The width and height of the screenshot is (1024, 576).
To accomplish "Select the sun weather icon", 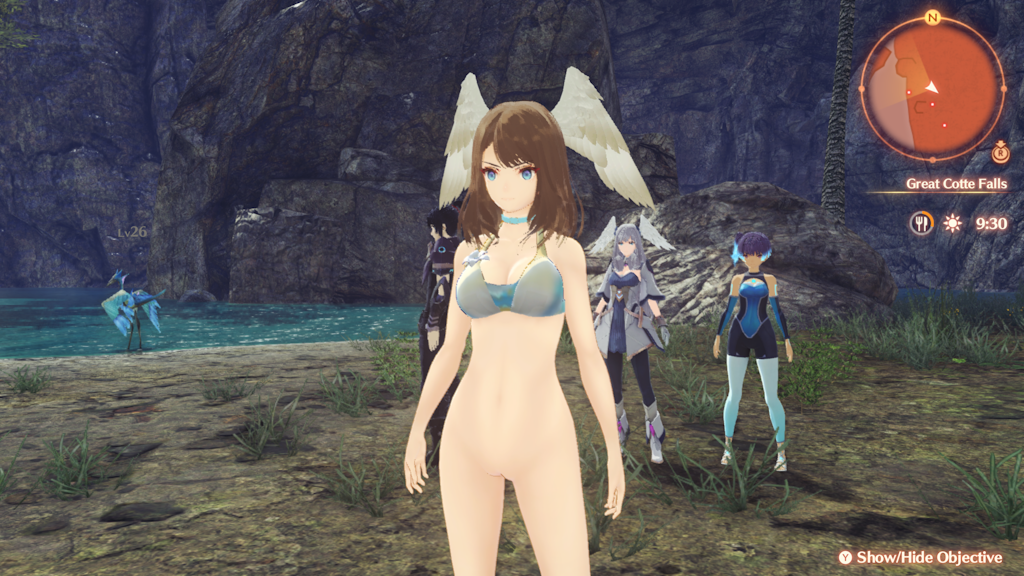I will coord(952,223).
